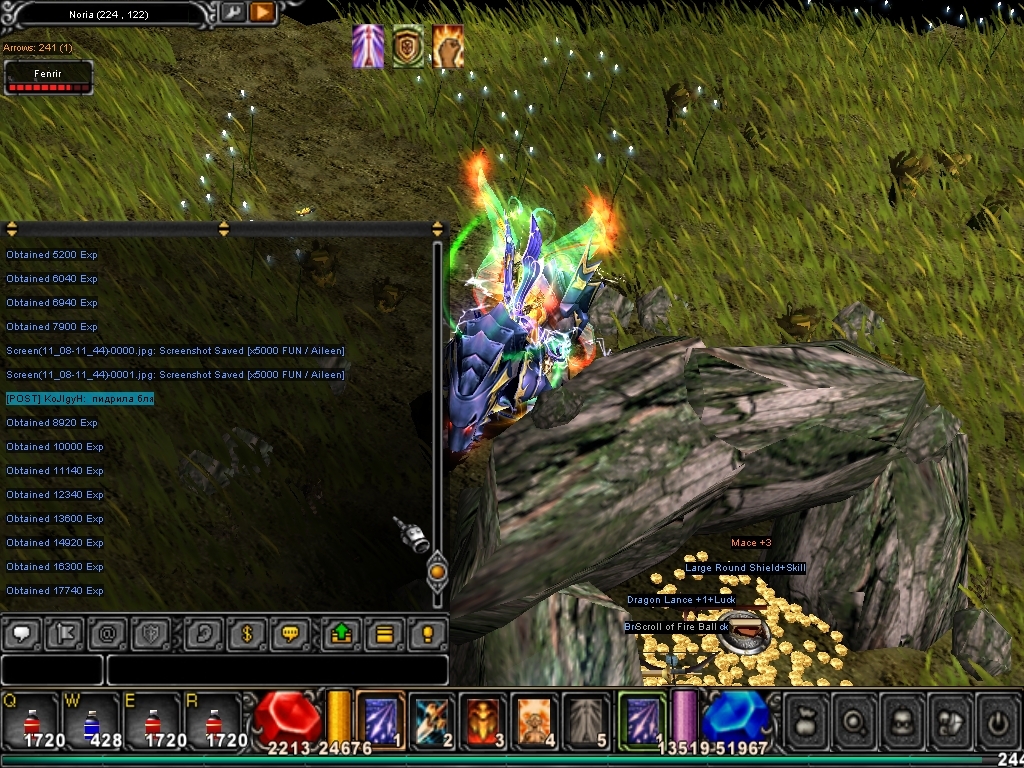Screen dimensions: 1024x768
Task: Click the orange play arrow button
Action: 262,12
